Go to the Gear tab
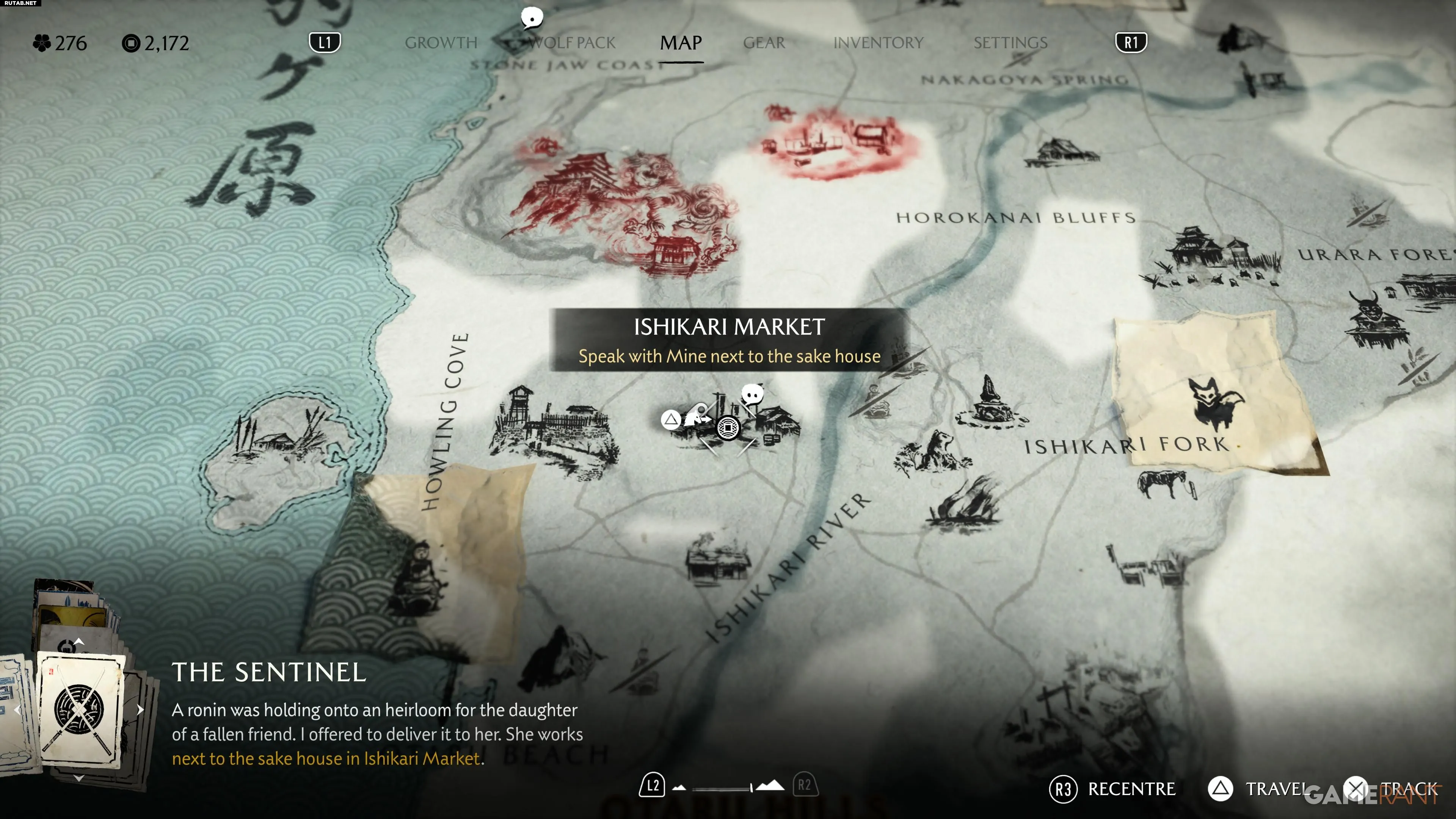 [x=764, y=43]
